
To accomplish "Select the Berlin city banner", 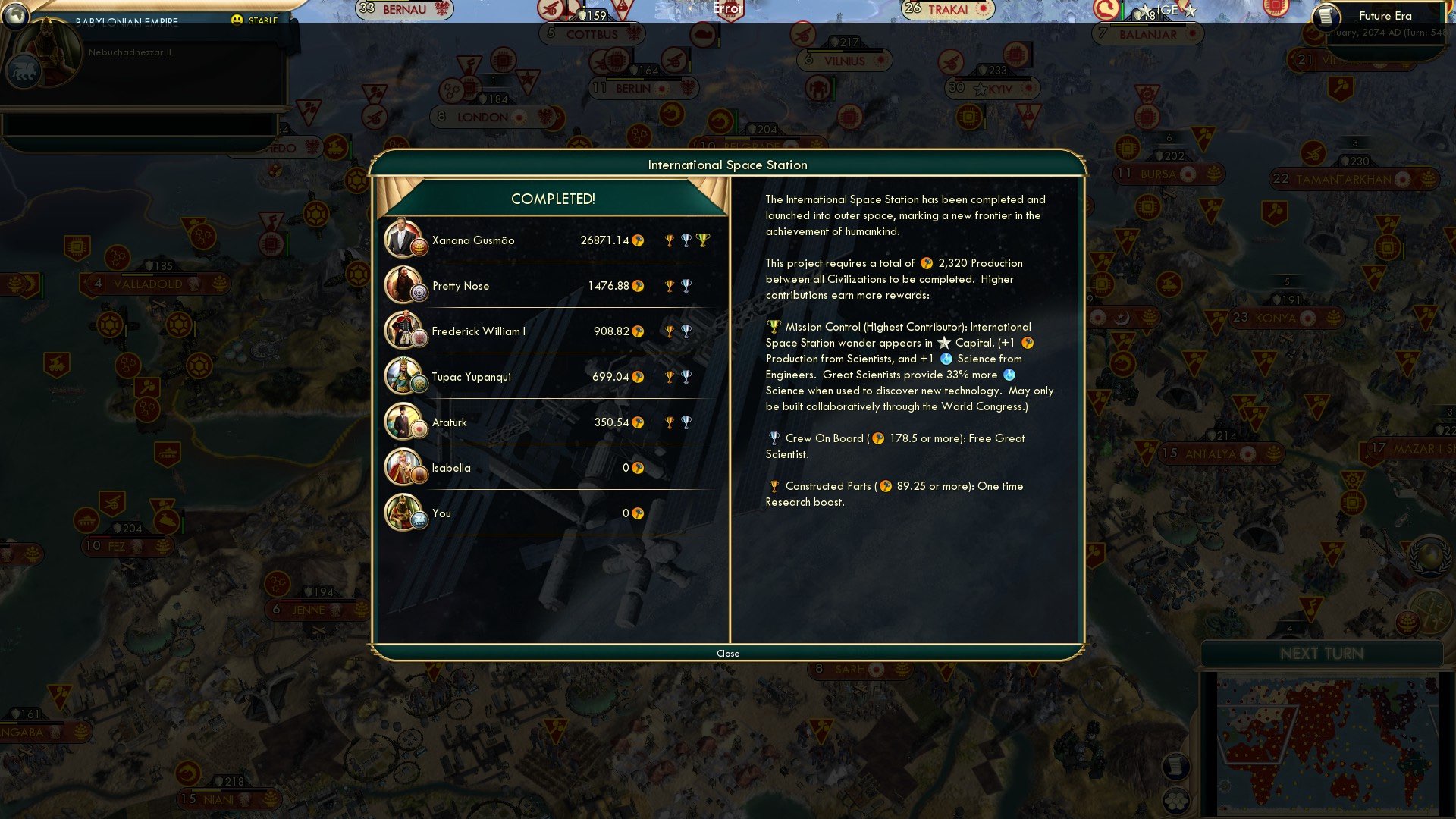I will click(x=645, y=87).
